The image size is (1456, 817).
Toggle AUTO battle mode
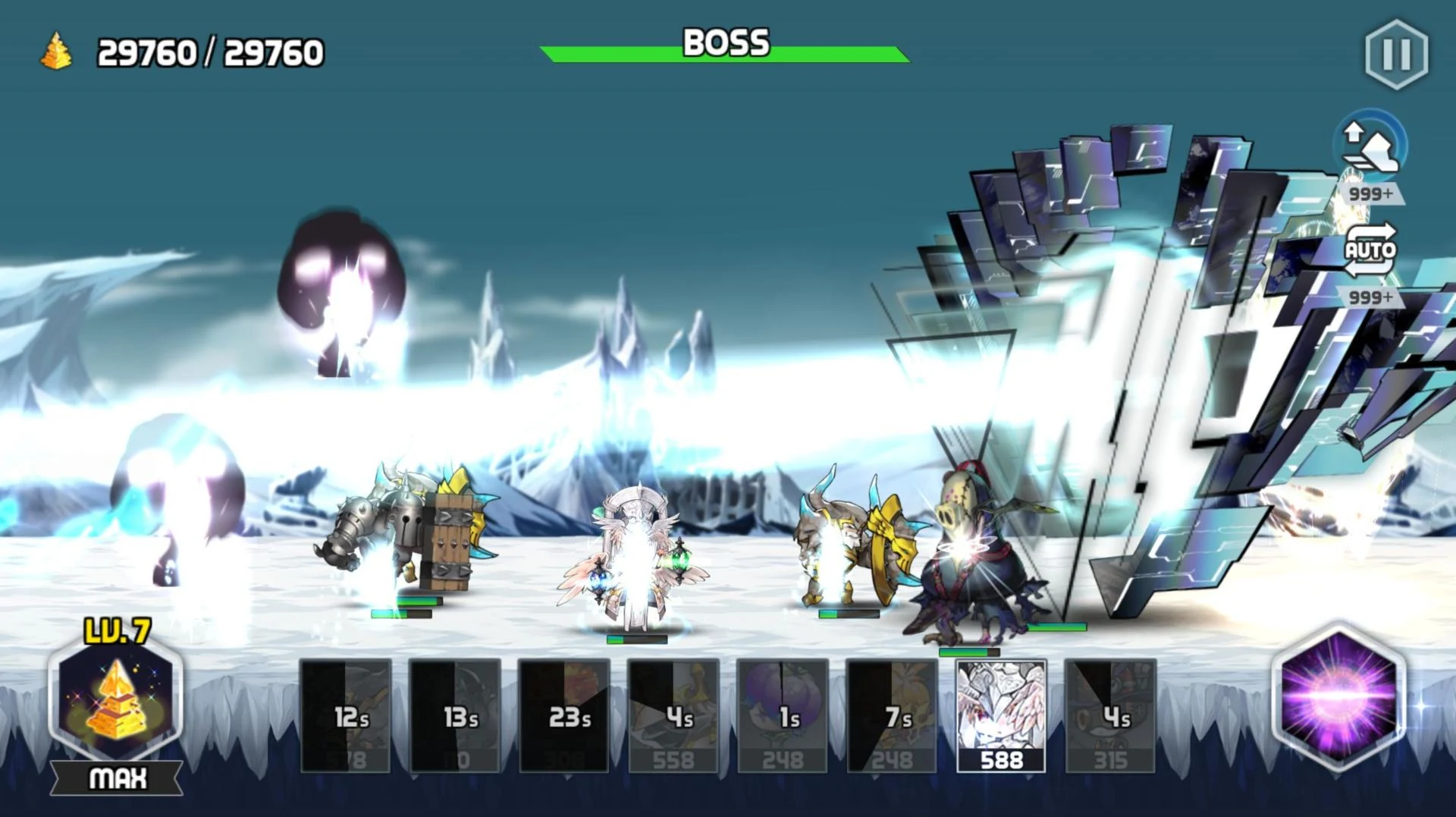point(1370,250)
